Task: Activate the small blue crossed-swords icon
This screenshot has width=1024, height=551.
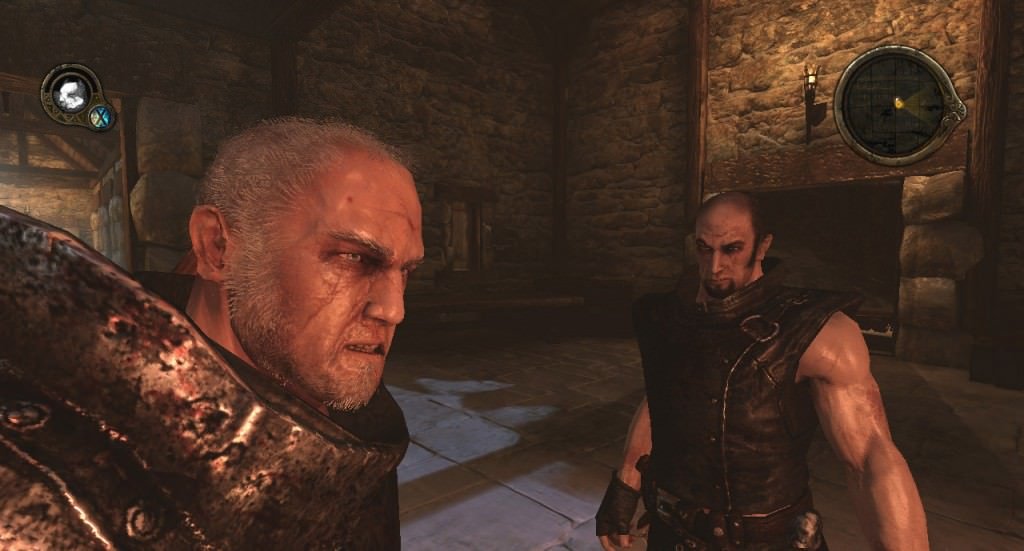Action: 100,117
